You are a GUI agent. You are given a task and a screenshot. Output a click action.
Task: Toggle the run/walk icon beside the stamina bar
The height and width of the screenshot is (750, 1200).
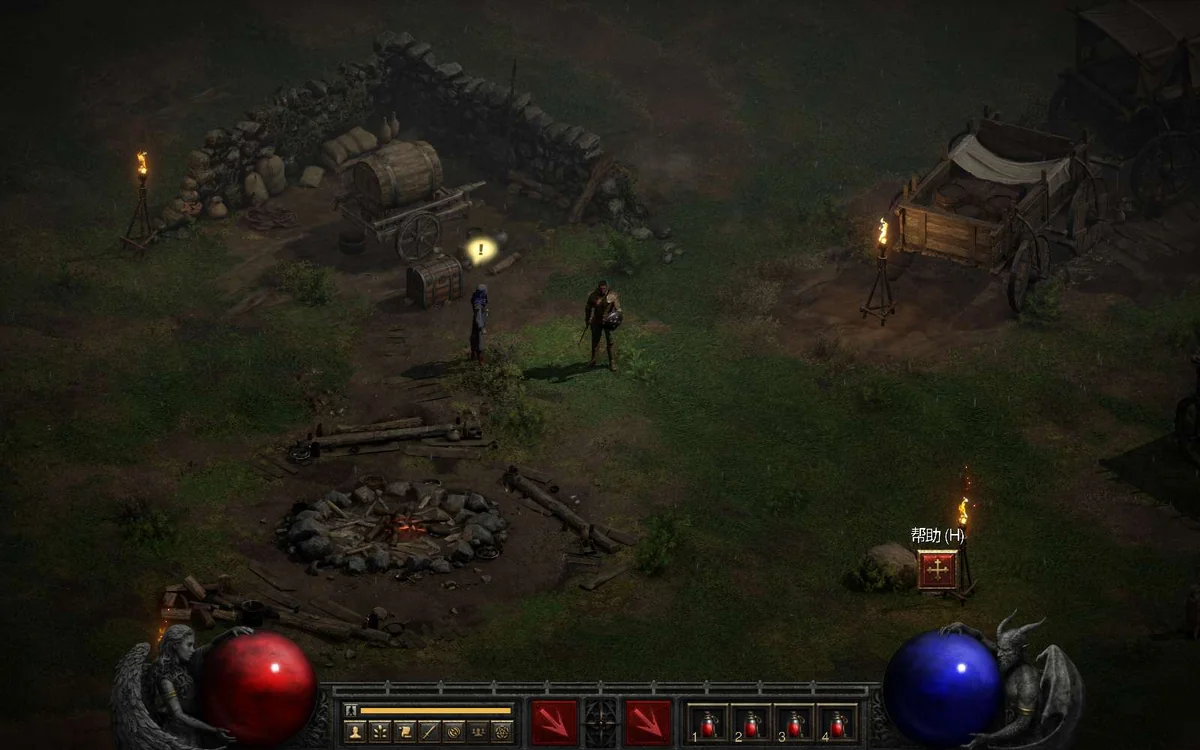350,710
